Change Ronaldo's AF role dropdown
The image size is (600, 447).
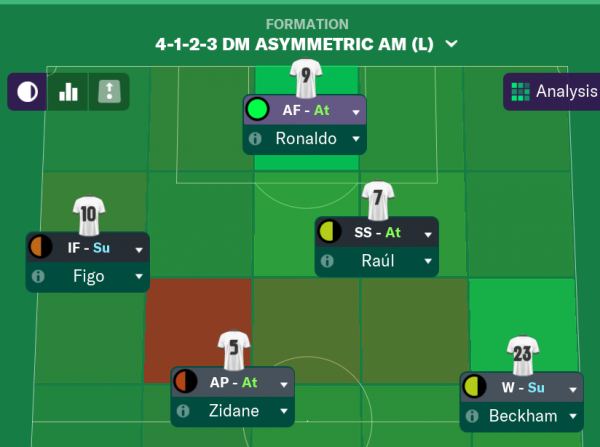coord(355,111)
